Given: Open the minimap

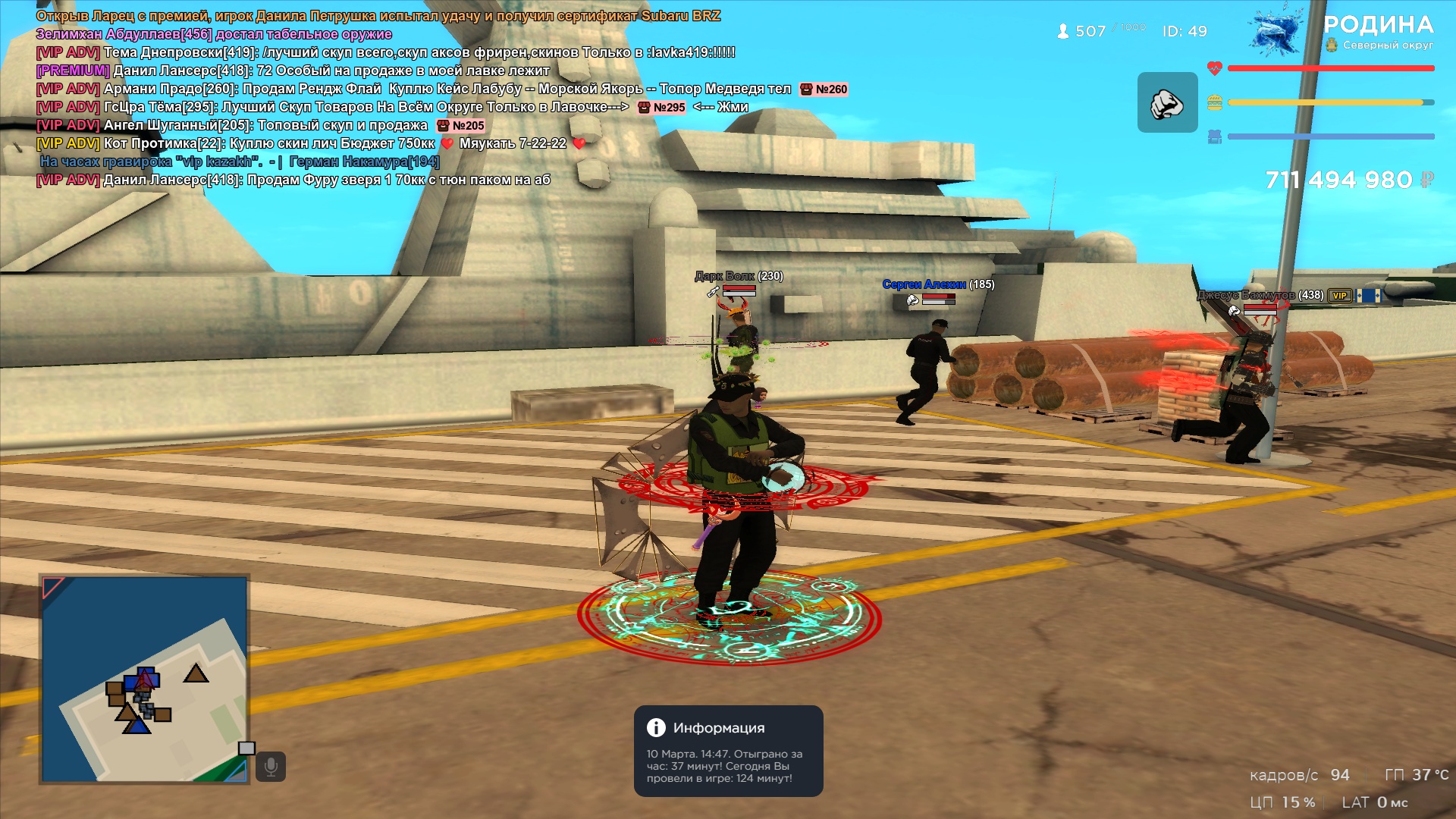Looking at the screenshot, I should [144, 679].
